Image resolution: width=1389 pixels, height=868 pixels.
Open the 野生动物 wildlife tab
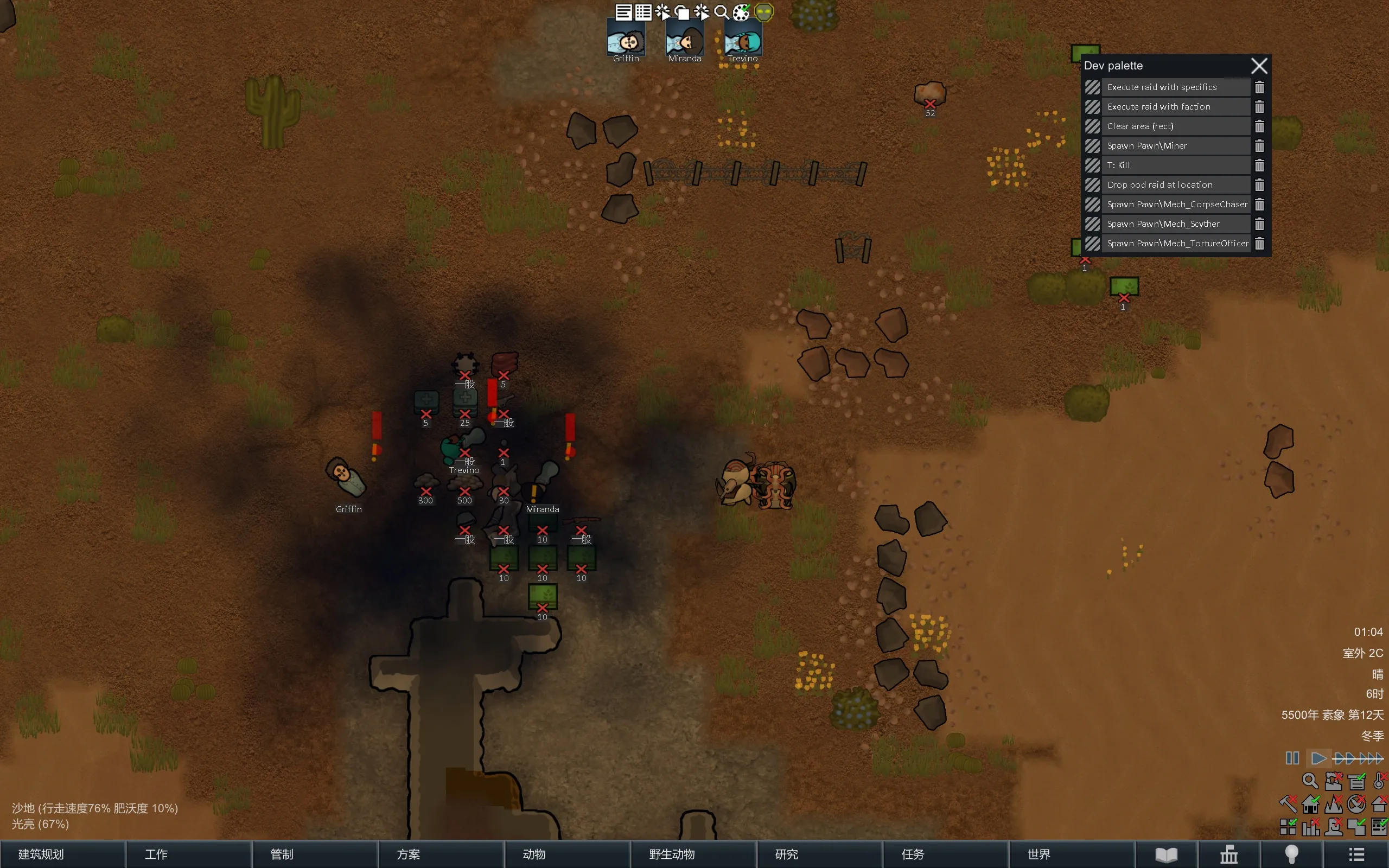(693, 854)
